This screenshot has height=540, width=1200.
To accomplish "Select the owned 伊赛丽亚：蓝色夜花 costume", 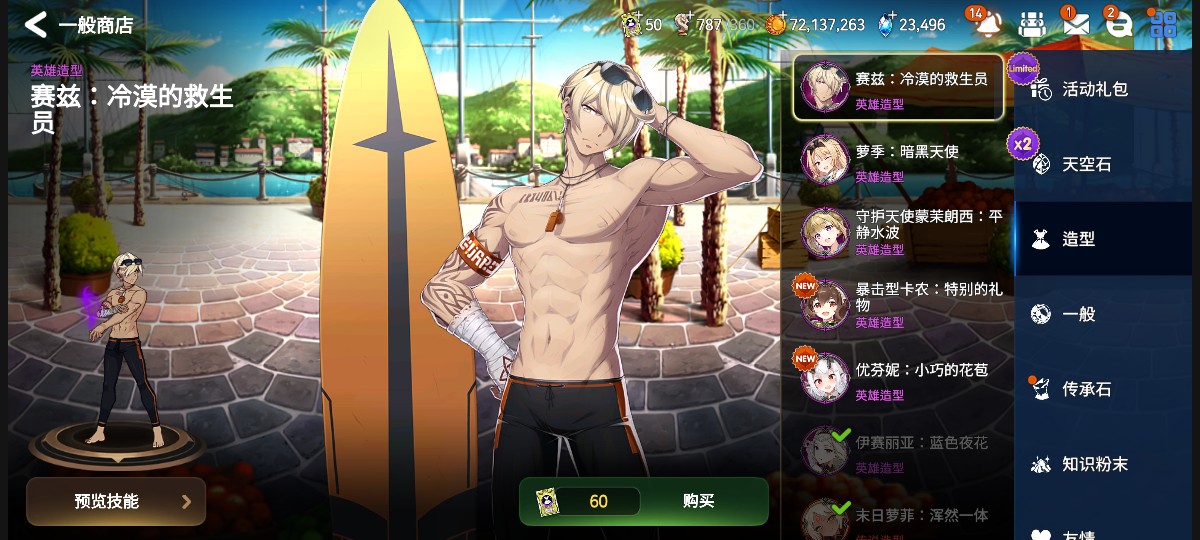I will click(897, 452).
